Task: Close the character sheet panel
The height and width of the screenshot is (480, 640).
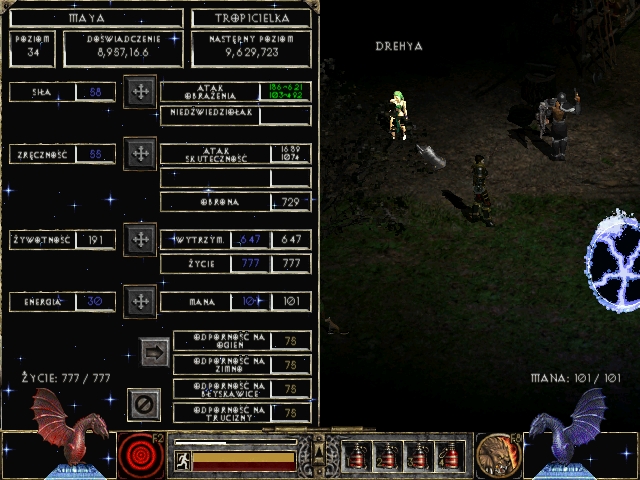Action: (x=143, y=404)
